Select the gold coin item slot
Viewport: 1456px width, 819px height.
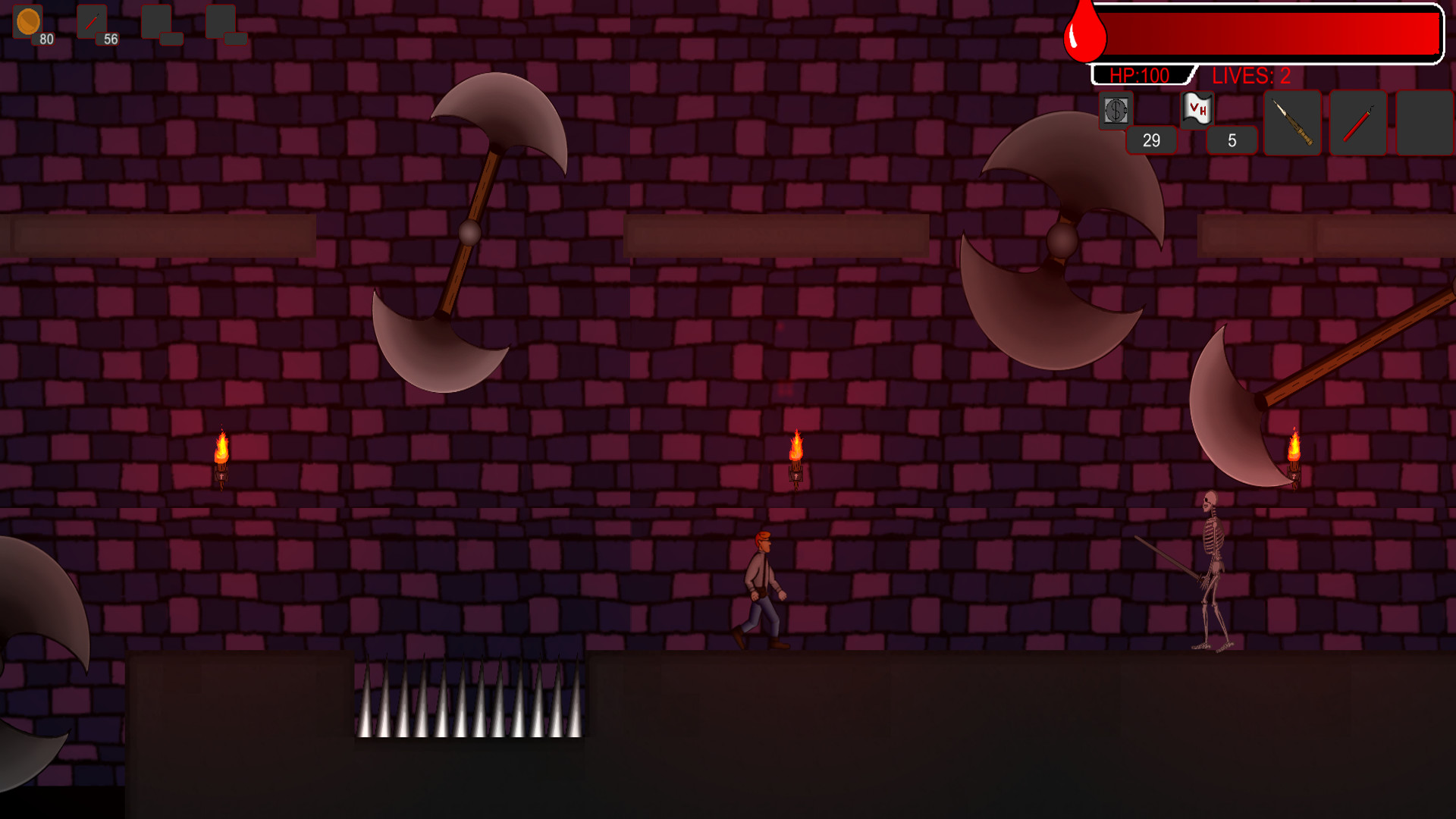[28, 23]
